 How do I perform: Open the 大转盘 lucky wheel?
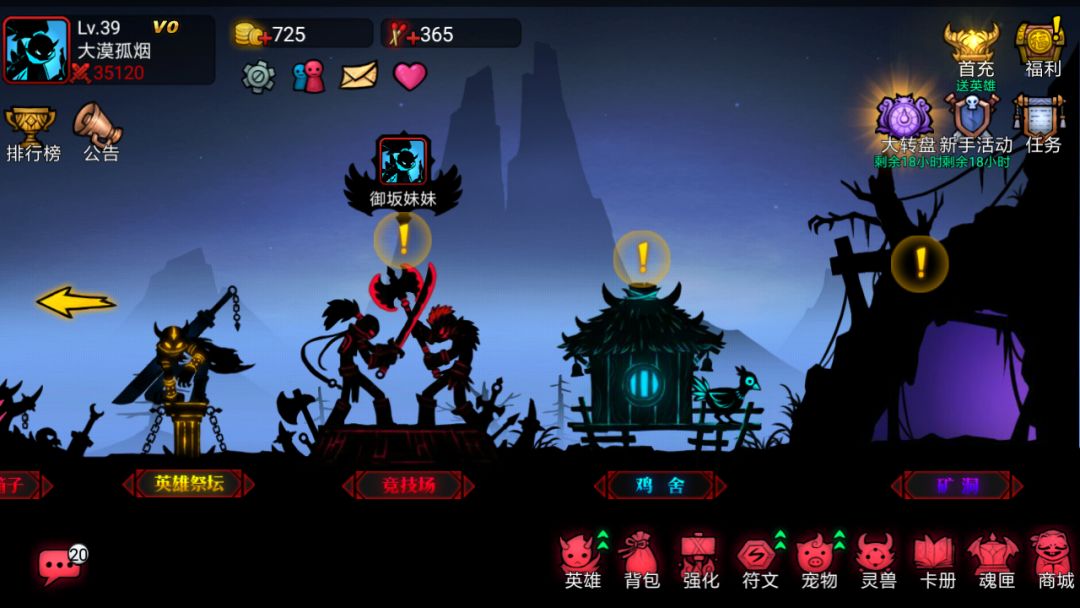tap(905, 120)
